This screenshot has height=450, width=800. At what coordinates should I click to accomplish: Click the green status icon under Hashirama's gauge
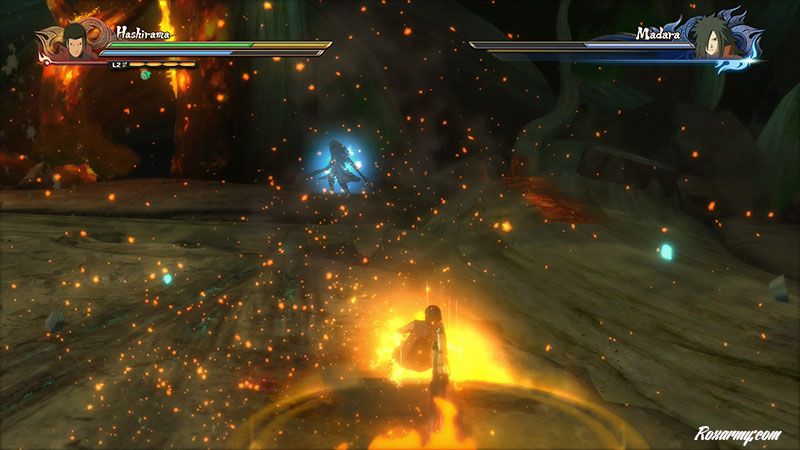tap(145, 74)
